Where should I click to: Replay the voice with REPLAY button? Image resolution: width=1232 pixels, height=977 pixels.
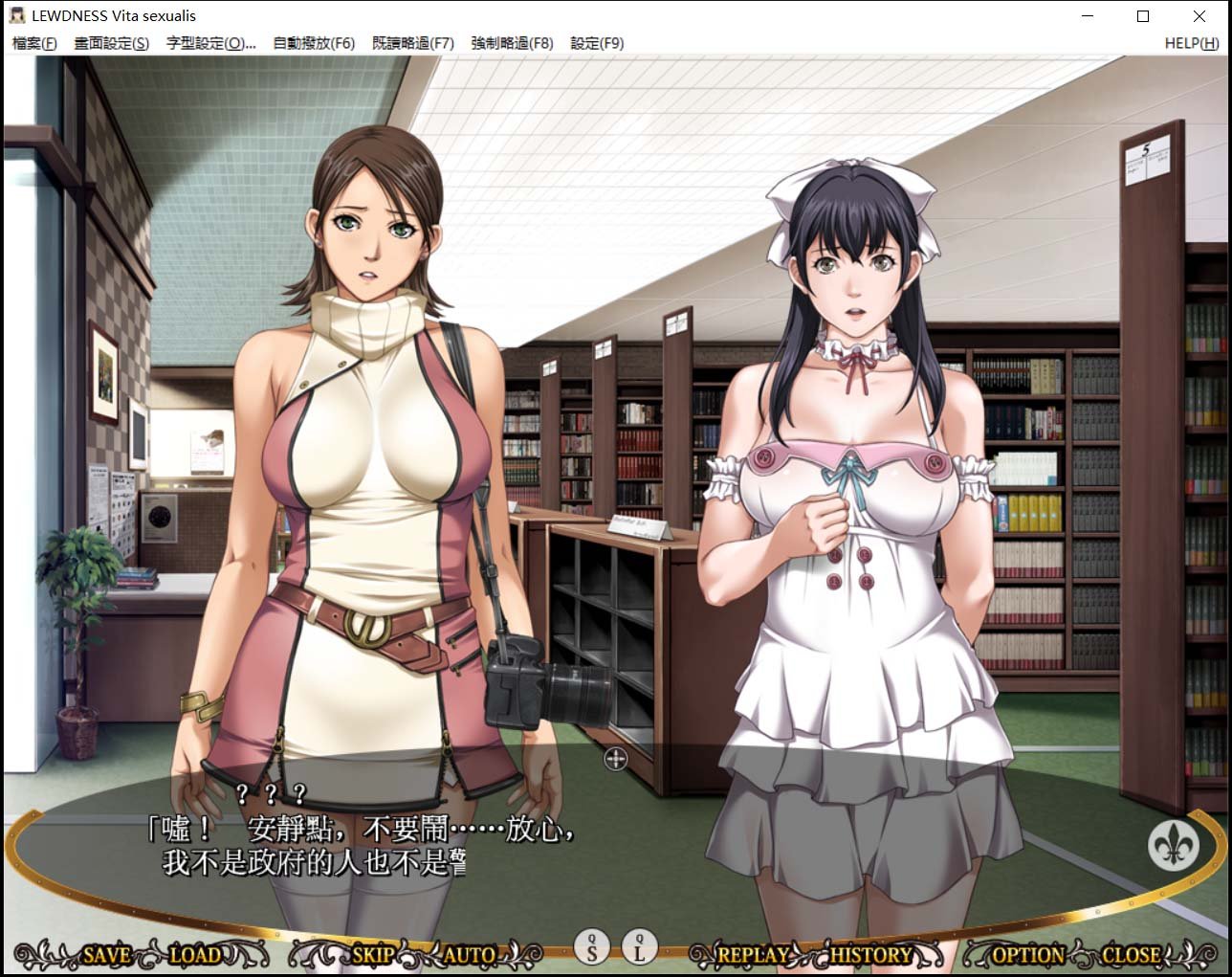point(753,954)
